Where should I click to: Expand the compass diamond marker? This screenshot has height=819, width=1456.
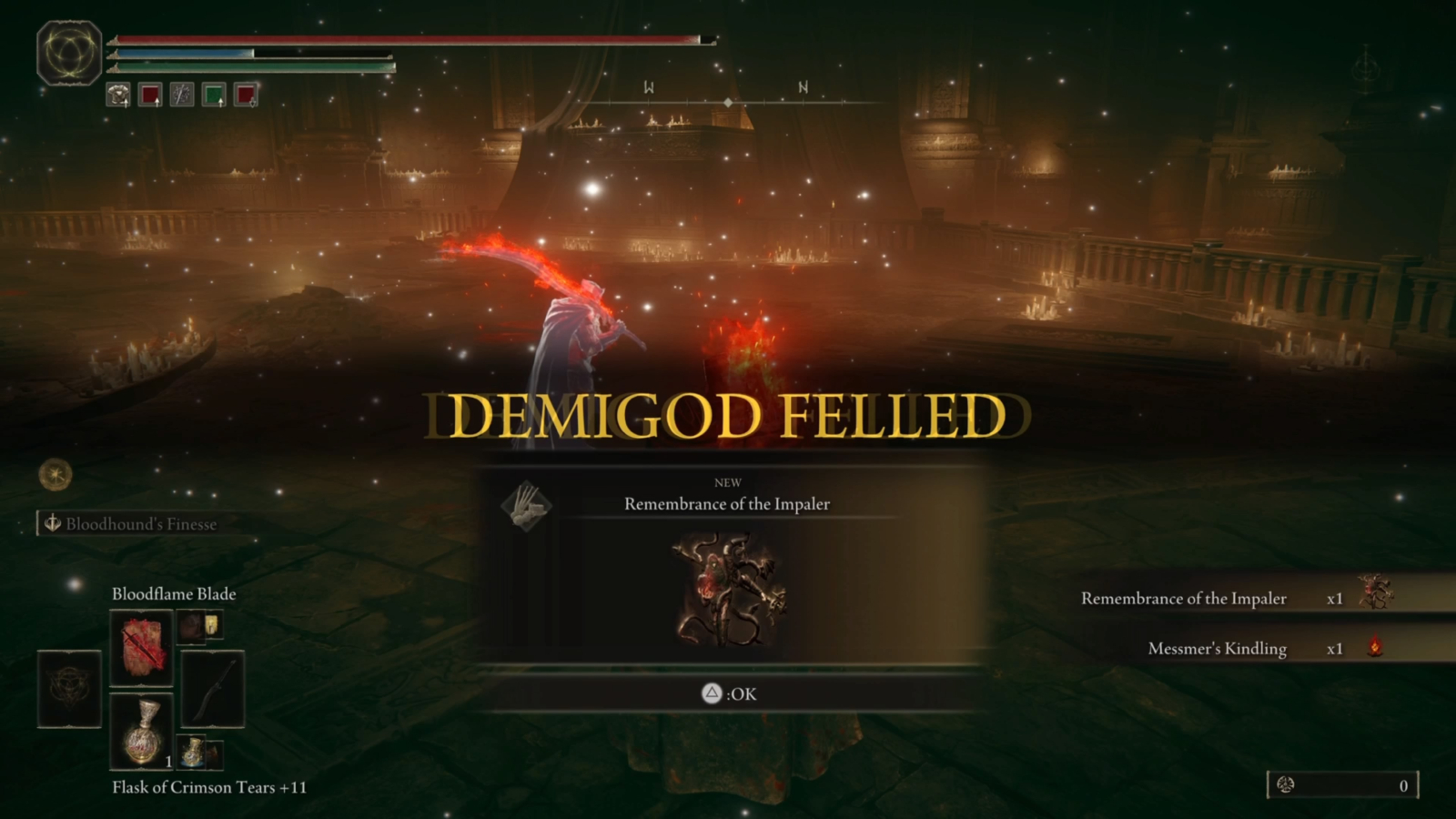[x=729, y=103]
